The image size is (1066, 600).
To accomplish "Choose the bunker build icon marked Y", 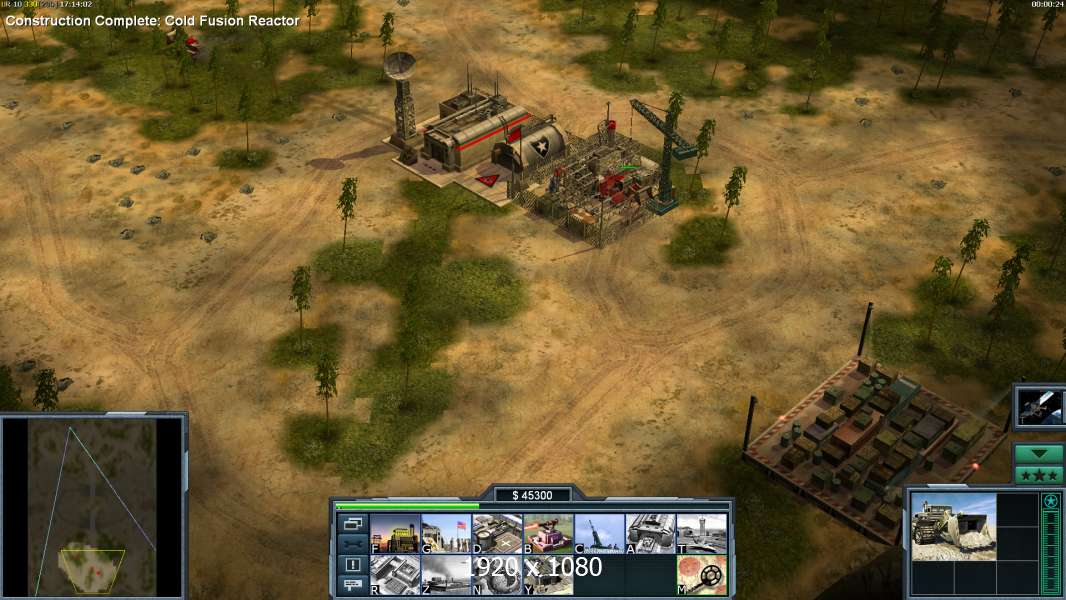I will [x=548, y=575].
